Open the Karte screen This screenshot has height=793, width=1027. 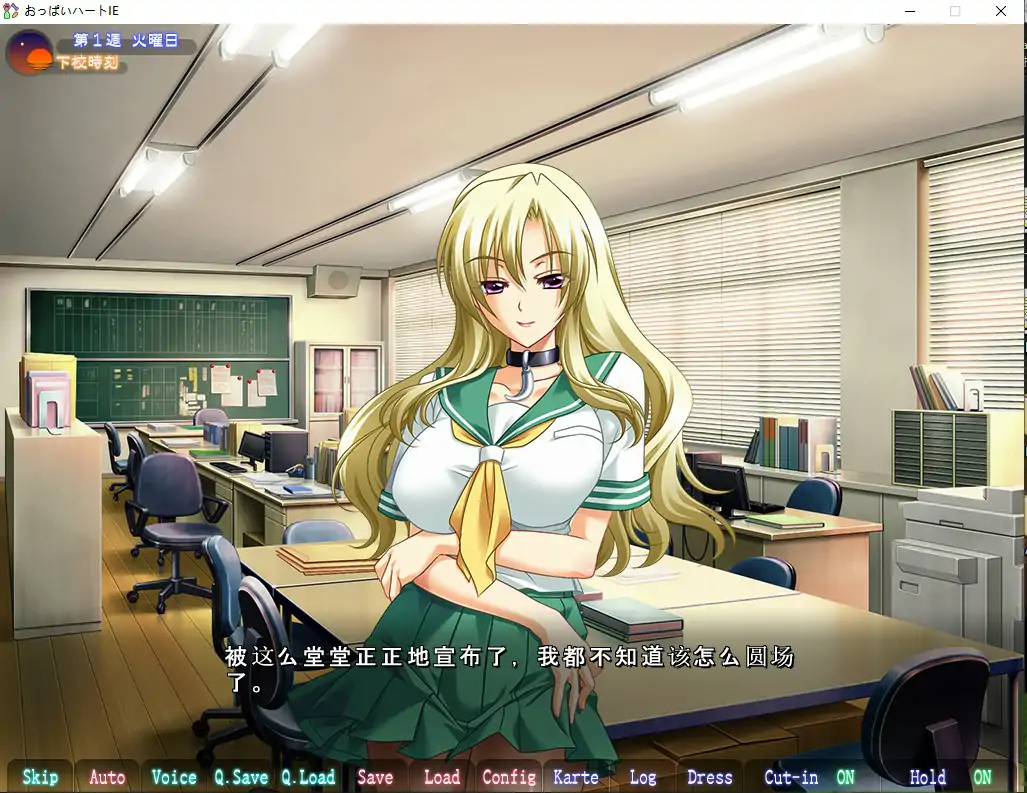point(576,777)
